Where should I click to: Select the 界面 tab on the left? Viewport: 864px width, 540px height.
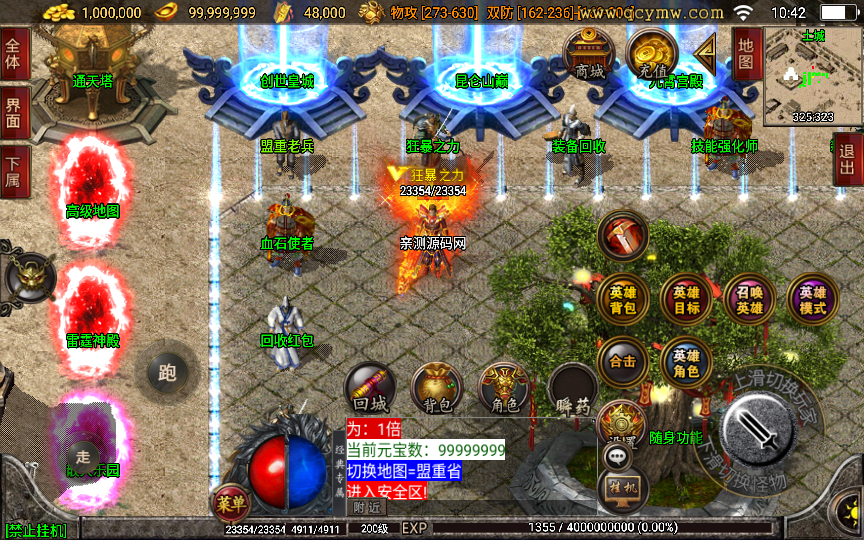14,113
